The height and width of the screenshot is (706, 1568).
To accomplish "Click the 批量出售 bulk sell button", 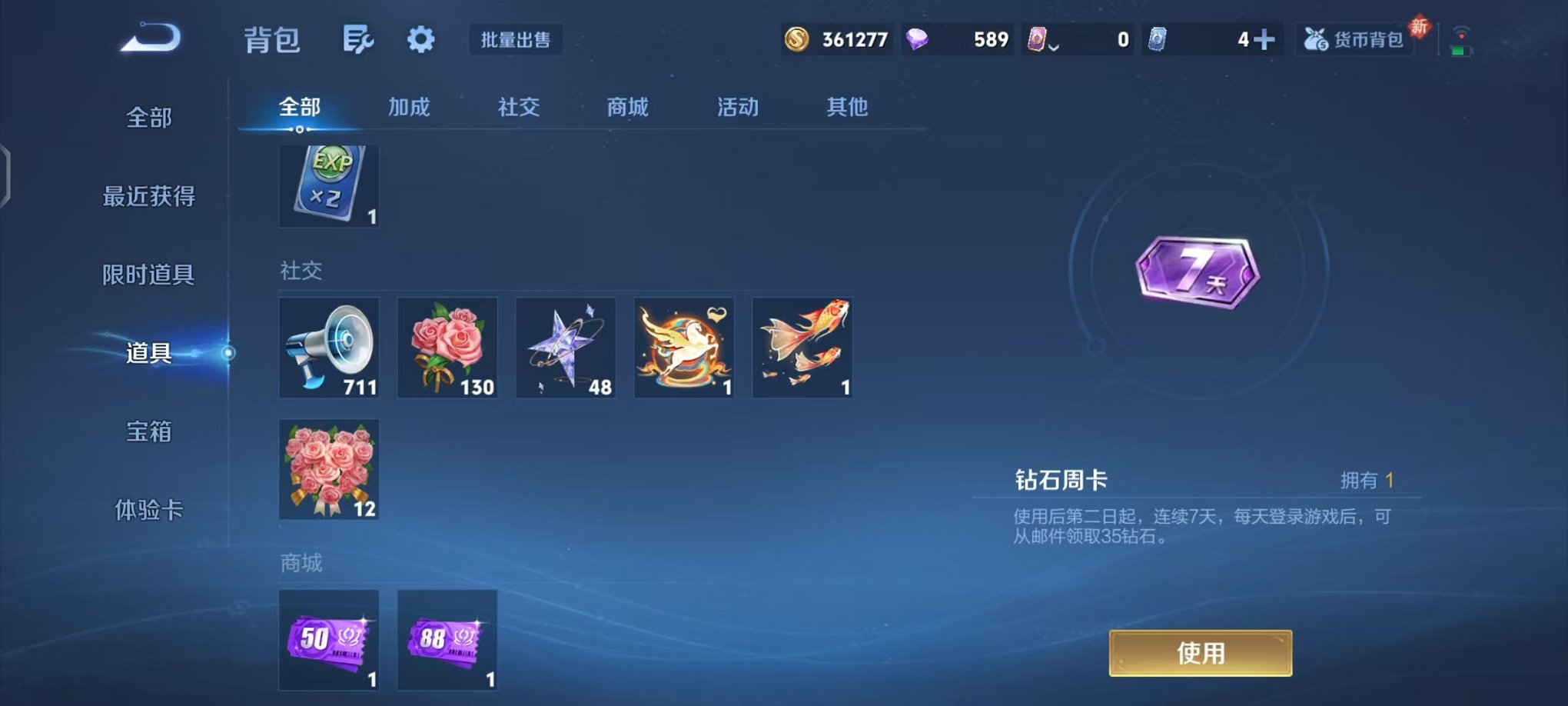I will click(517, 40).
